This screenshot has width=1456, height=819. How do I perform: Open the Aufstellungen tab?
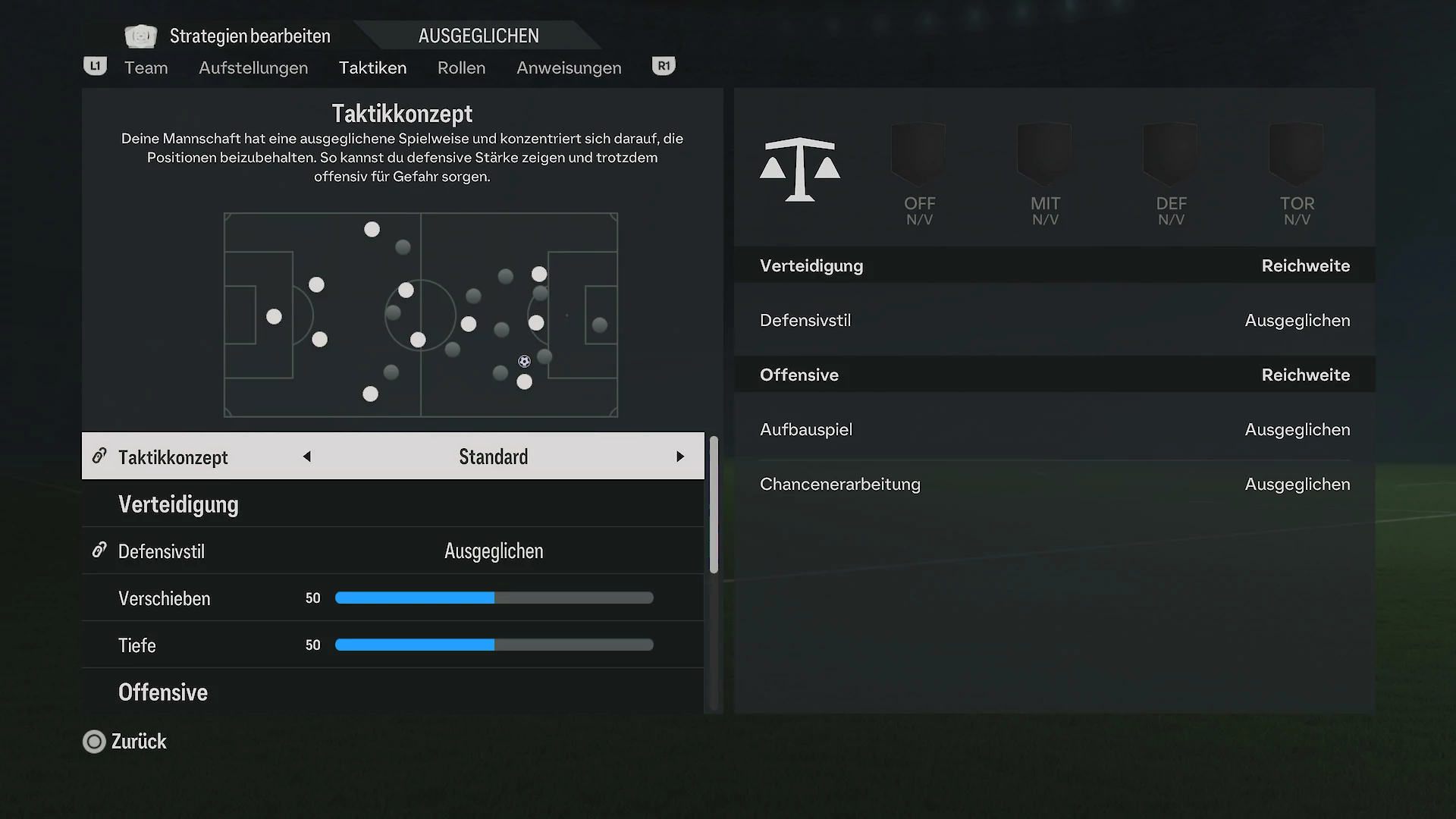pyautogui.click(x=253, y=68)
